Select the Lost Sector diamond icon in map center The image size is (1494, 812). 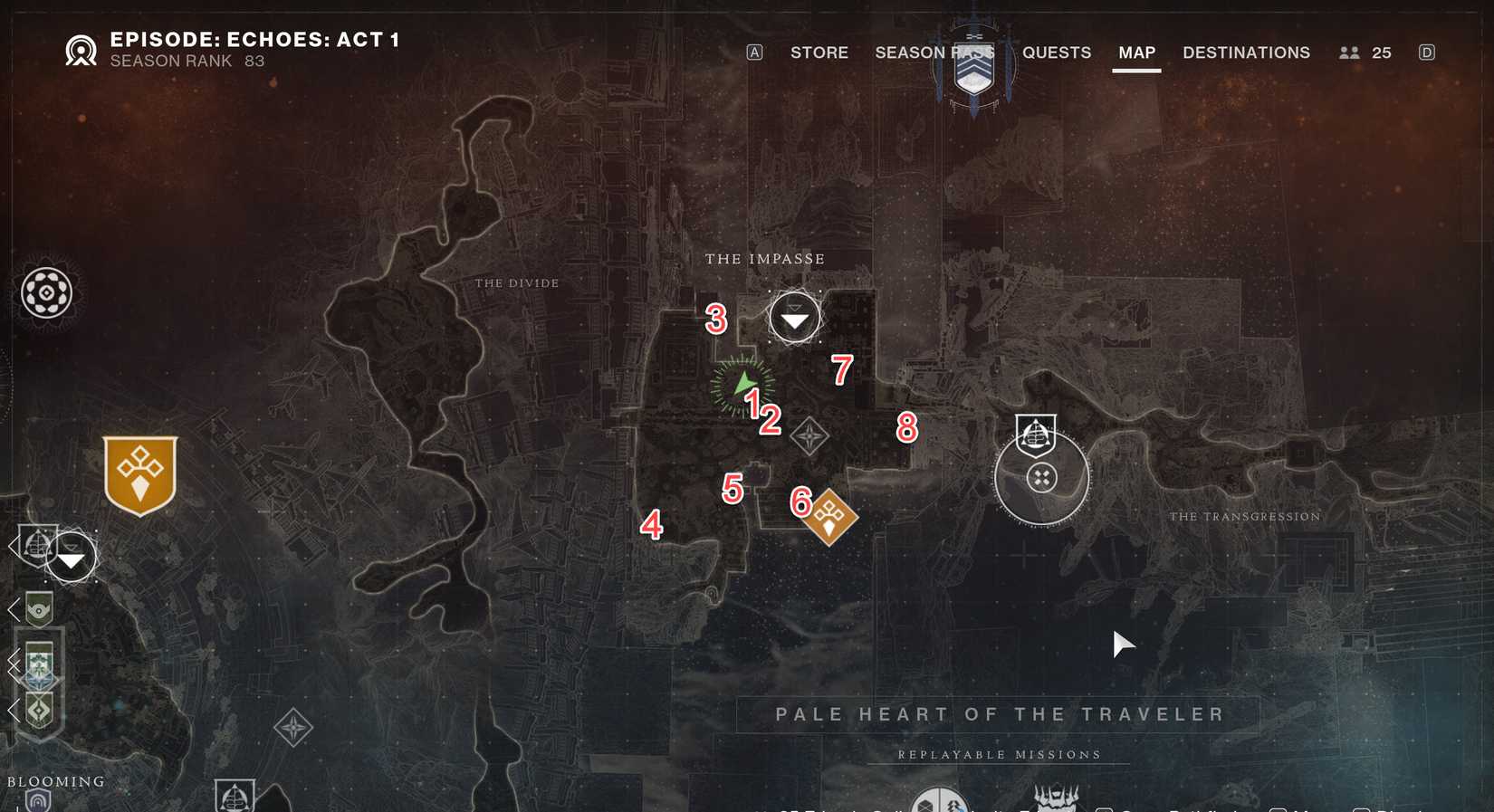point(809,435)
